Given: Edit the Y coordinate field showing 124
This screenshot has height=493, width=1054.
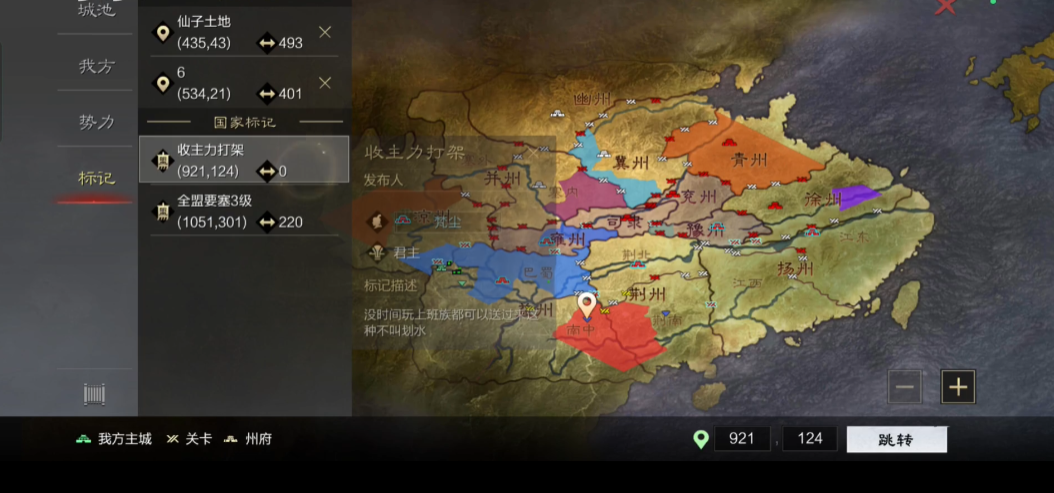Looking at the screenshot, I should coord(809,439).
